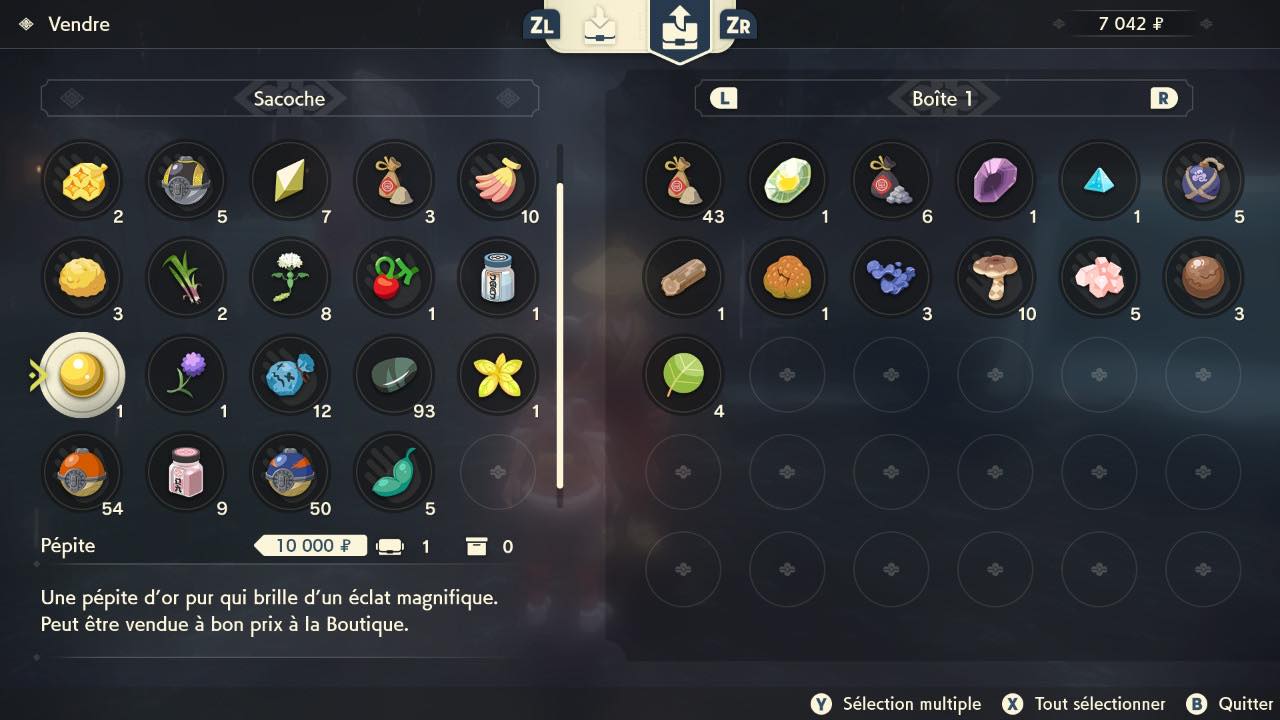1280x720 pixels.
Task: Select the purple flower item slot
Action: pos(185,374)
